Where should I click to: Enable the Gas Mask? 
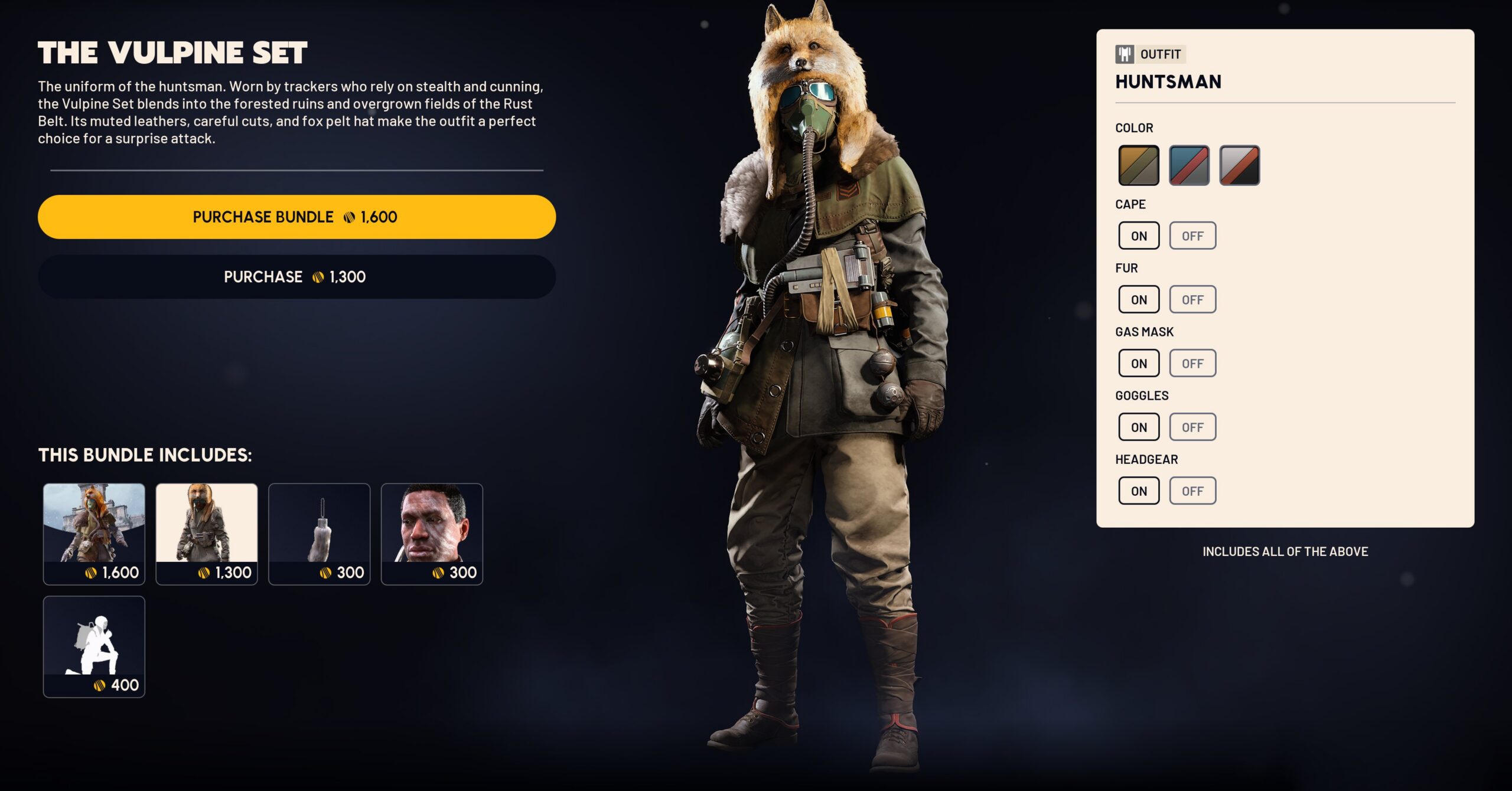coord(1138,363)
